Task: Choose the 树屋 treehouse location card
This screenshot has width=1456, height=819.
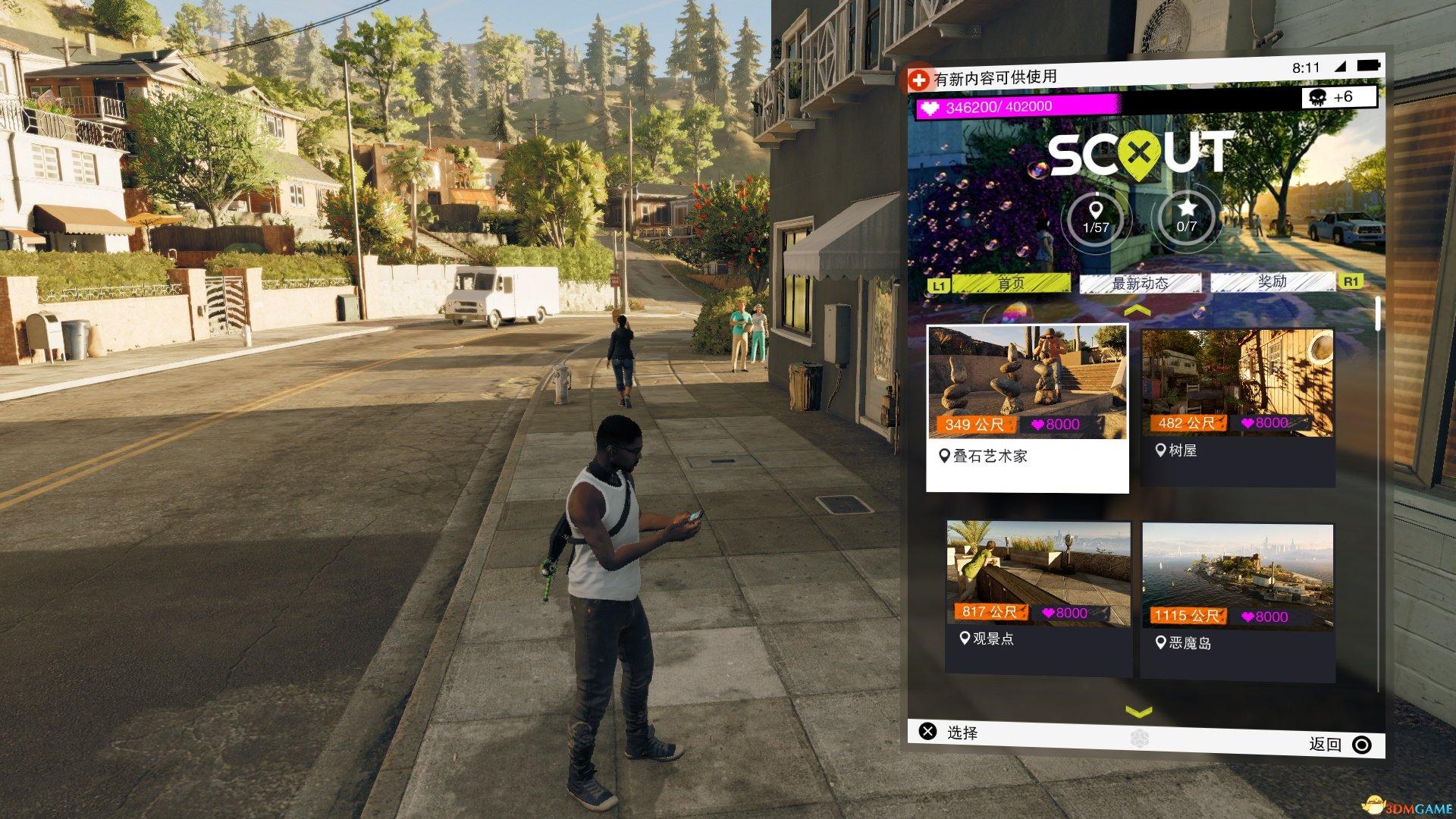Action: [x=1237, y=406]
